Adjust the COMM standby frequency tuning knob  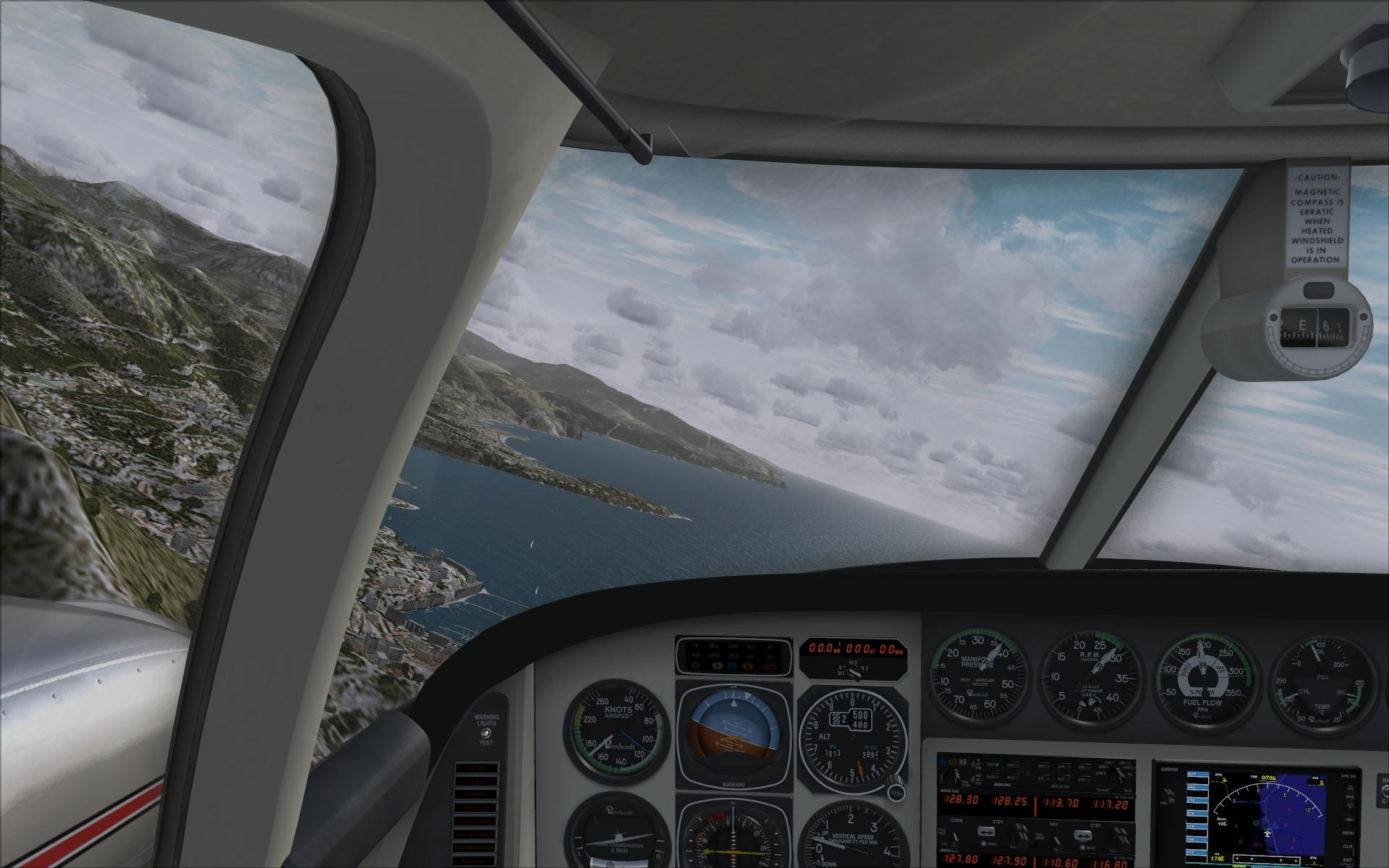point(1020,833)
